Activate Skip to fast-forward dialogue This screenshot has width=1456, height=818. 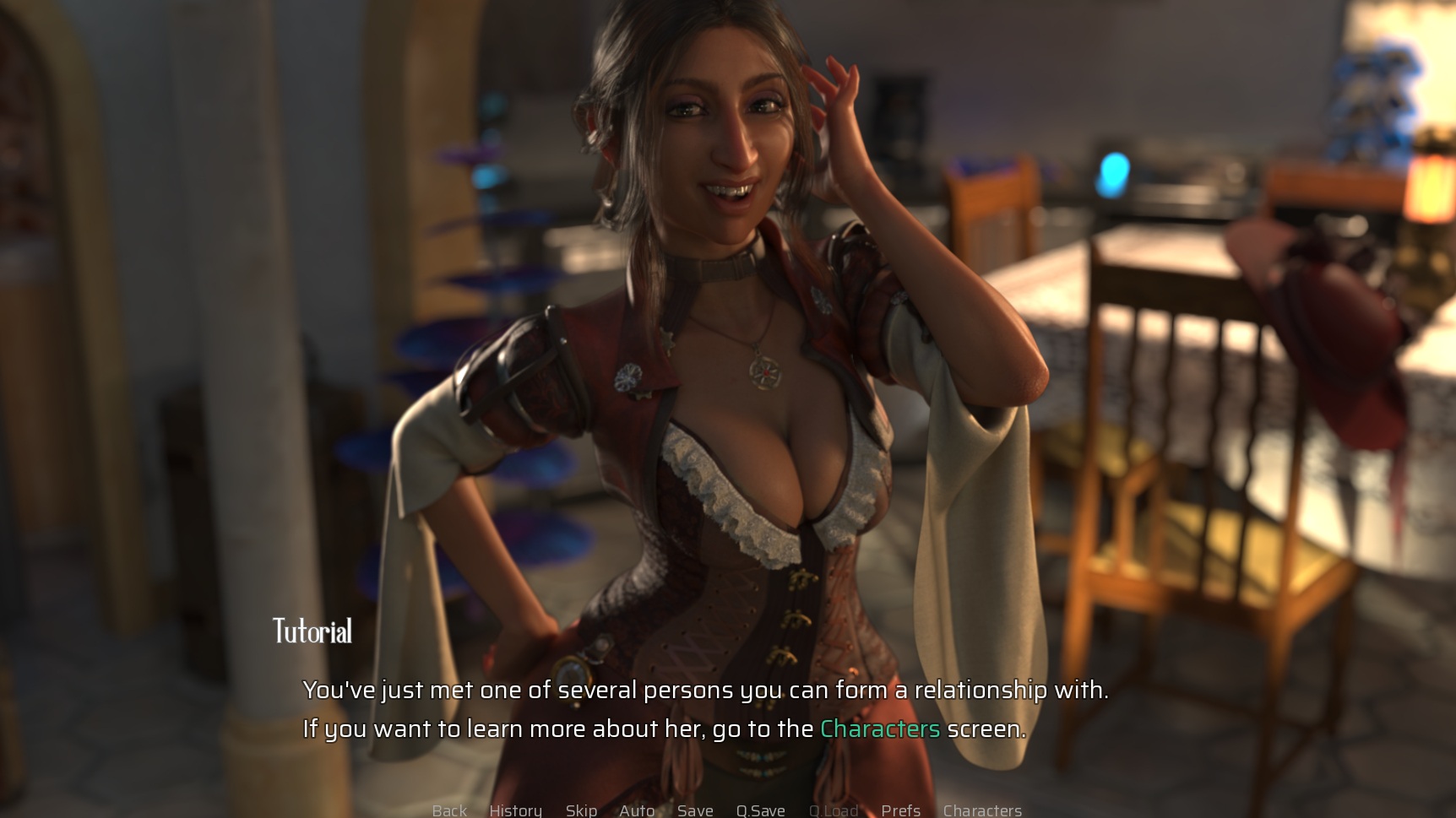click(581, 810)
